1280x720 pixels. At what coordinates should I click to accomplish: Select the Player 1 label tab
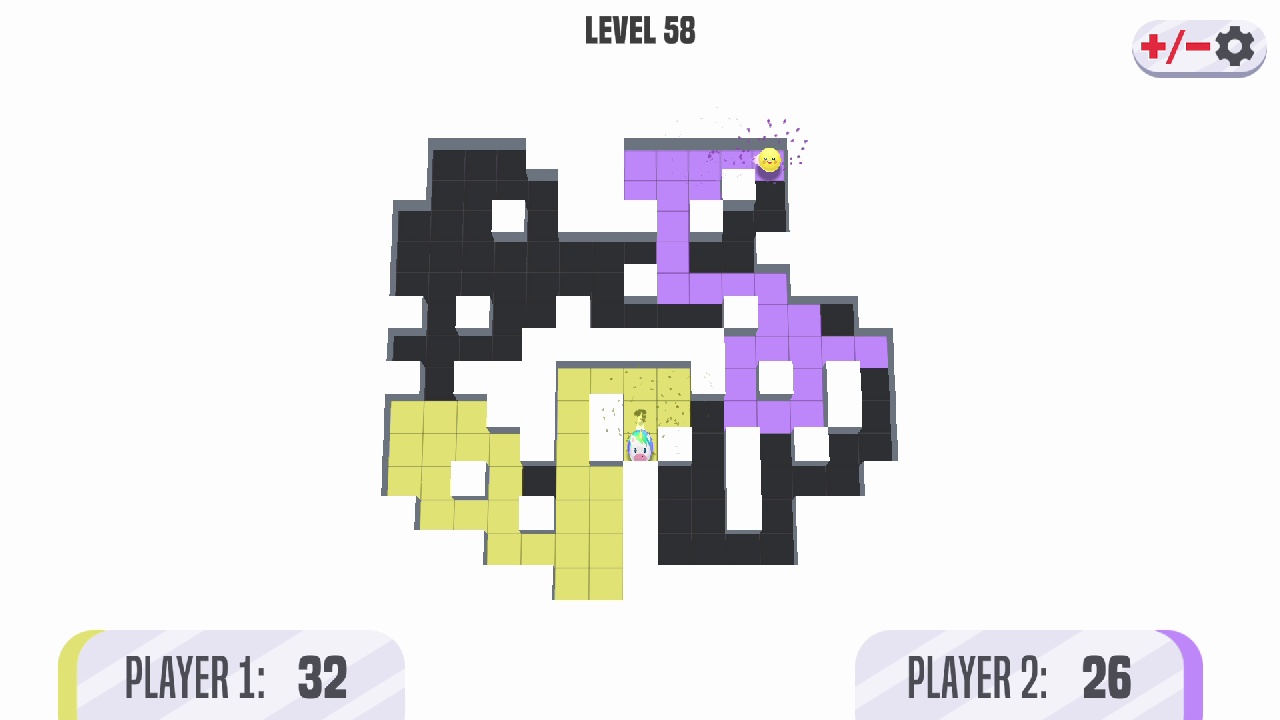click(195, 678)
